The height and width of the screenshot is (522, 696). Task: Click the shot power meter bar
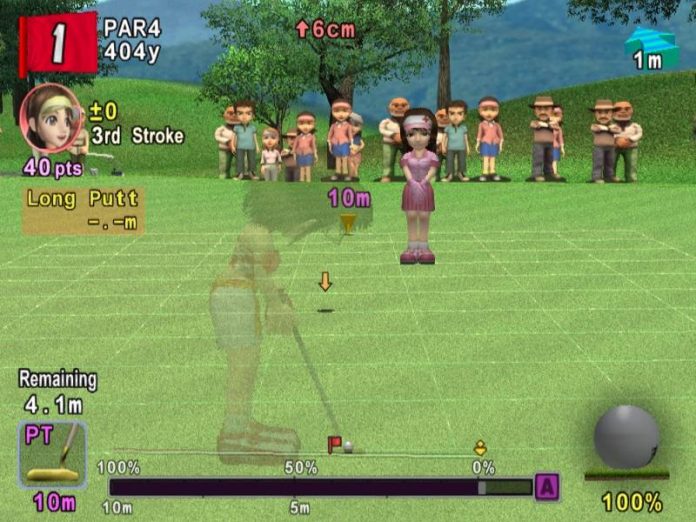click(320, 487)
